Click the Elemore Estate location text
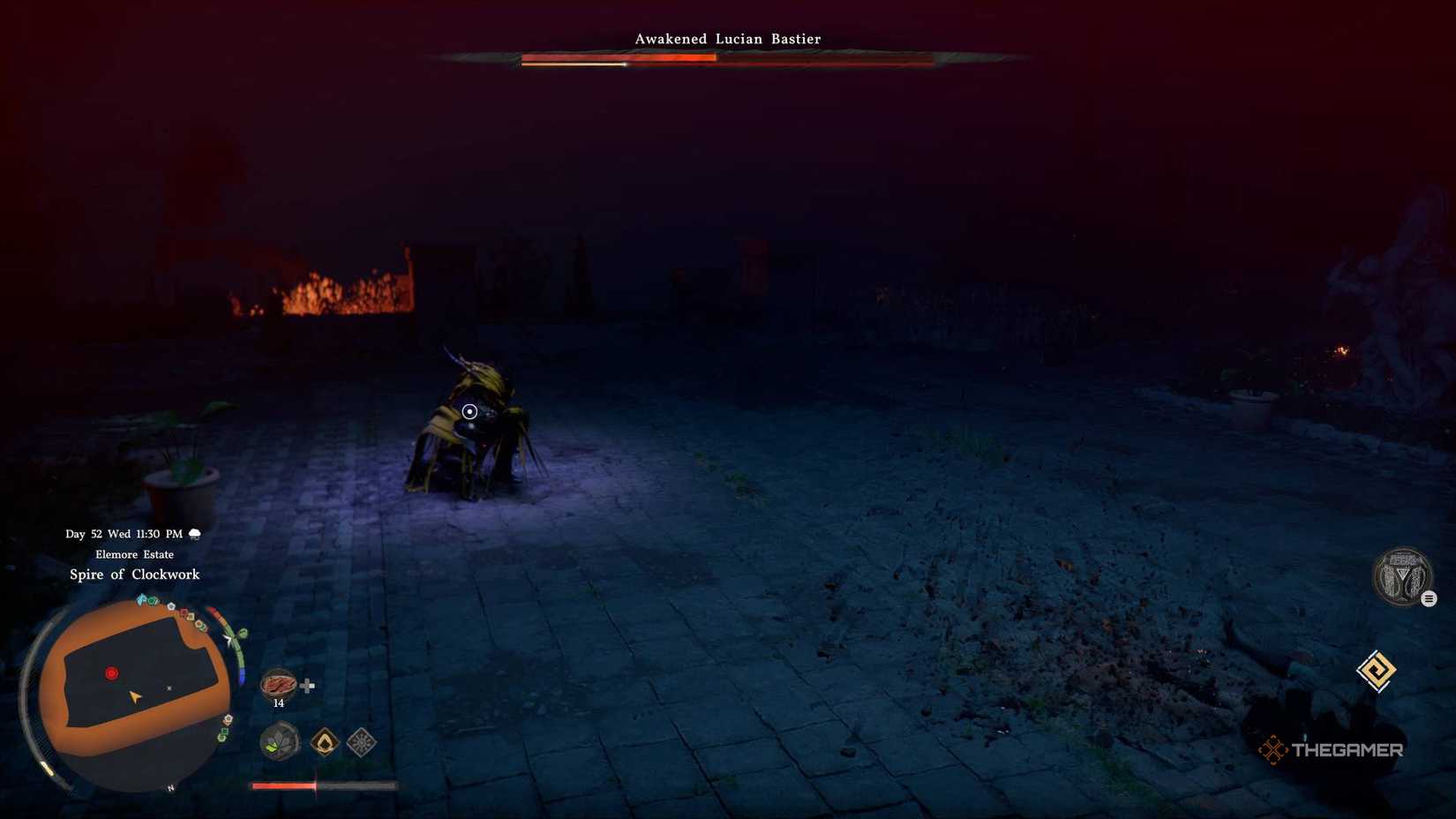 click(135, 554)
